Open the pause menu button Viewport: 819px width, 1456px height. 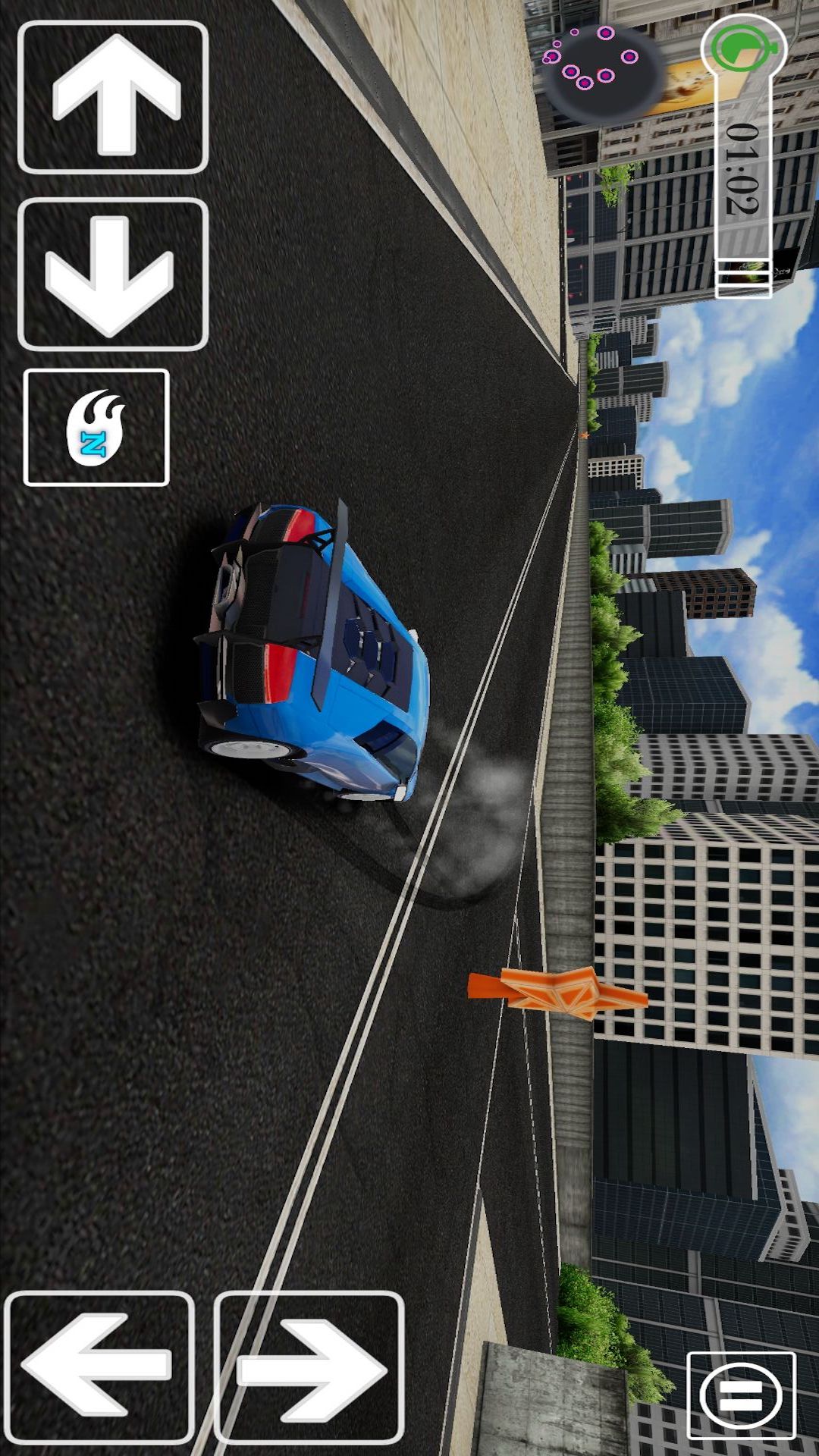pyautogui.click(x=740, y=1395)
